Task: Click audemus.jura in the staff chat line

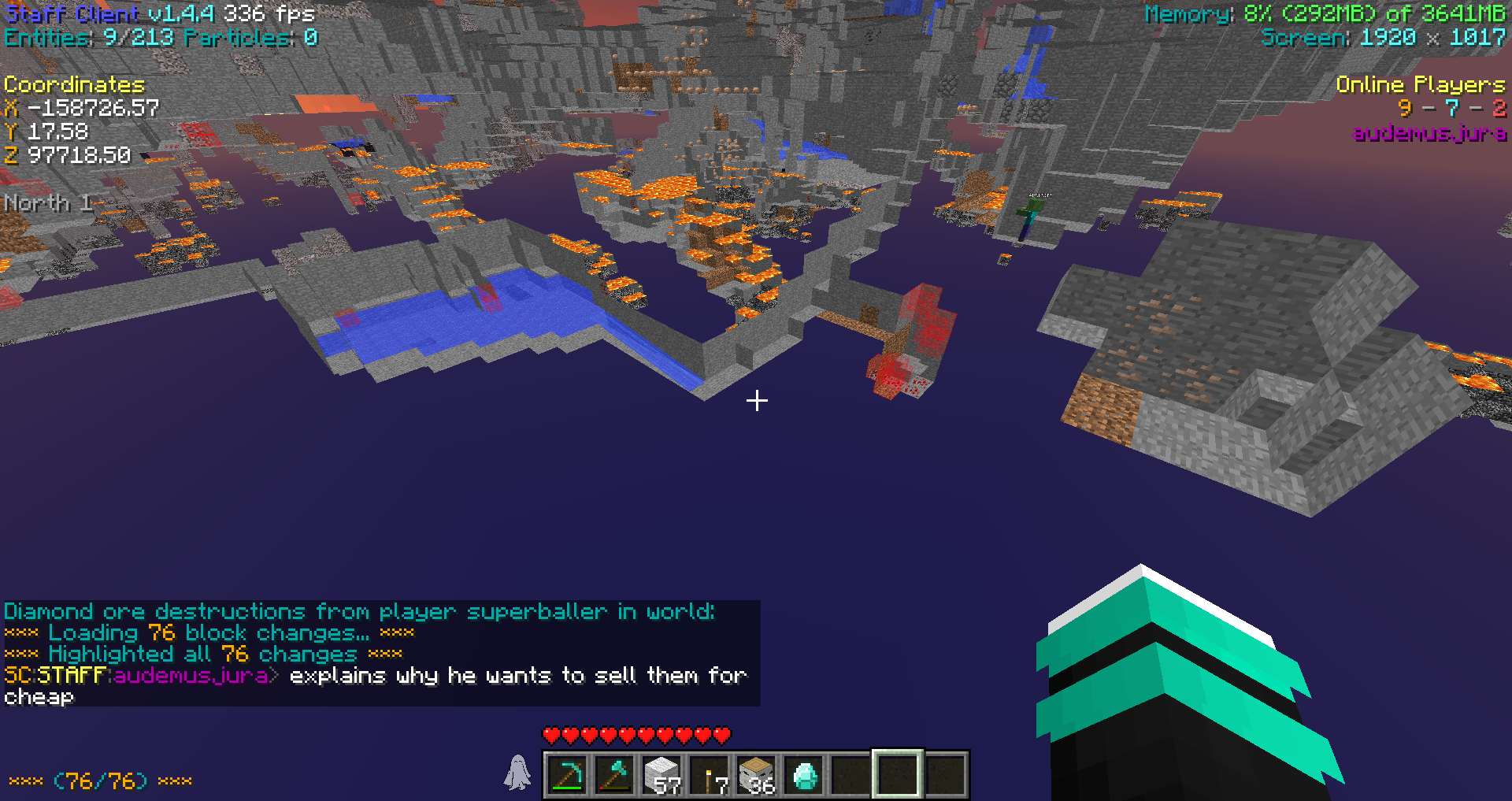Action: click(191, 676)
